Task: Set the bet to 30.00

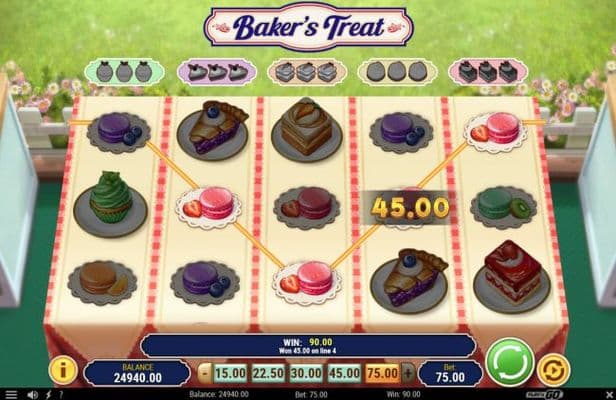Action: 305,372
